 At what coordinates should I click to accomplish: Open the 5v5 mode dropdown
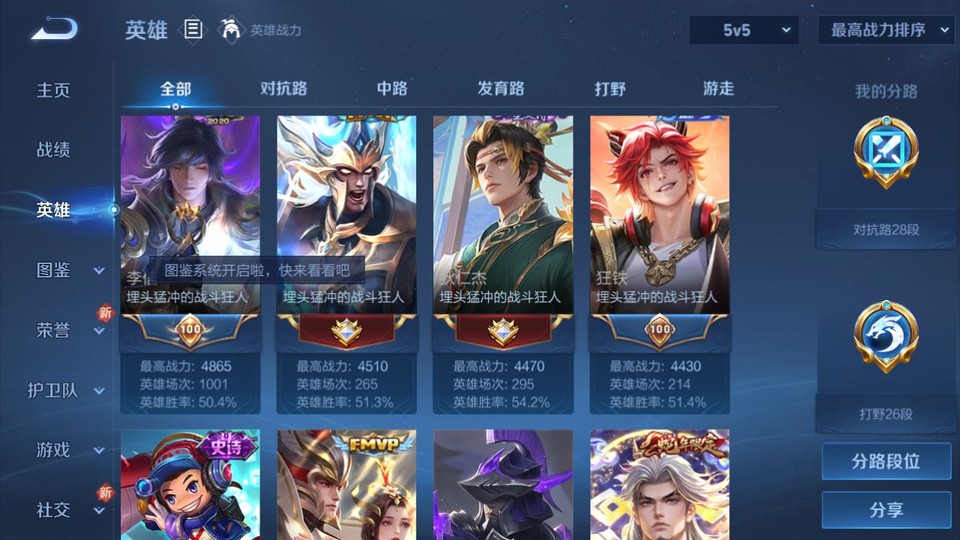click(x=744, y=30)
